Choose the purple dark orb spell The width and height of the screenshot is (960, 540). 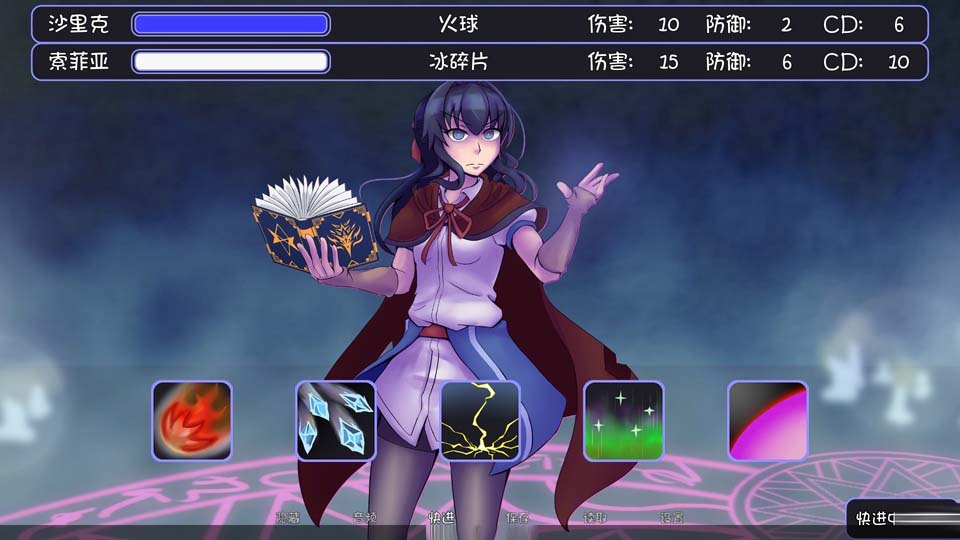pos(768,421)
